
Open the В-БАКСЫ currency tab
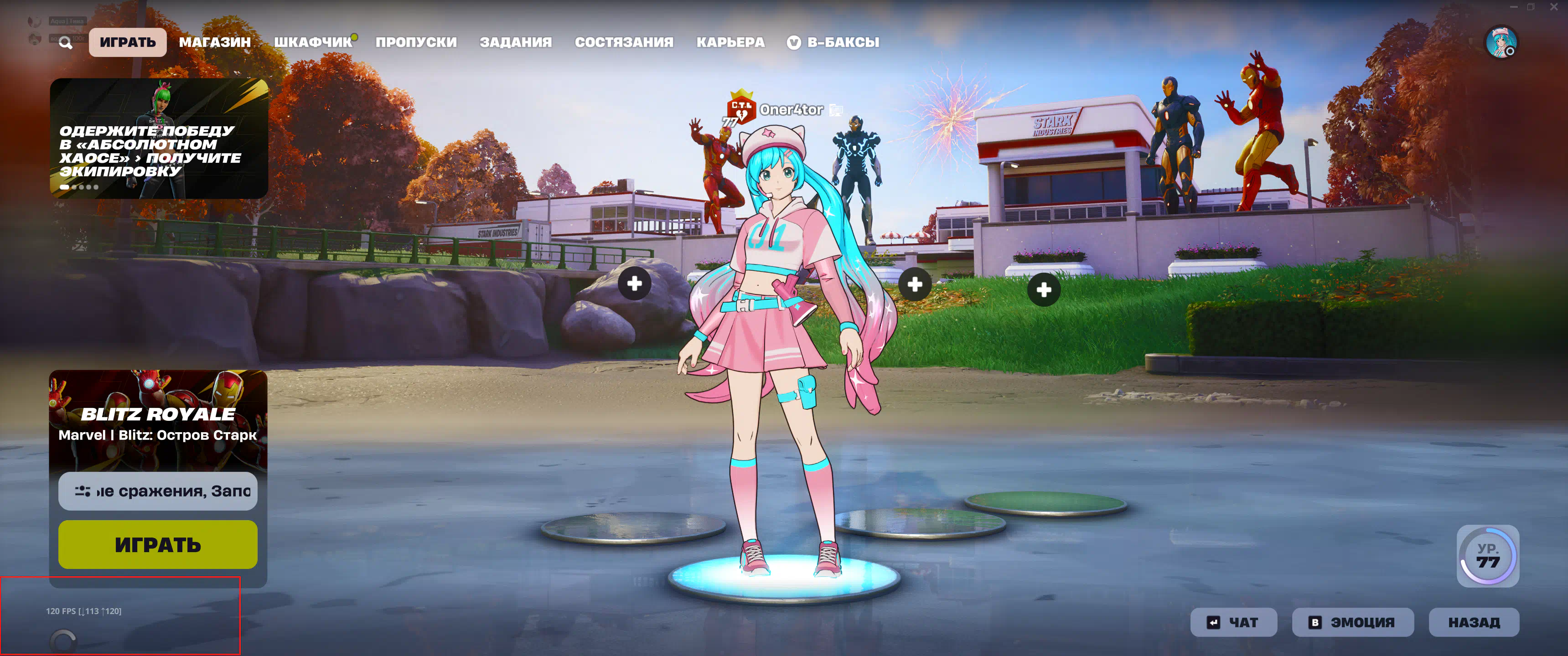(x=833, y=42)
